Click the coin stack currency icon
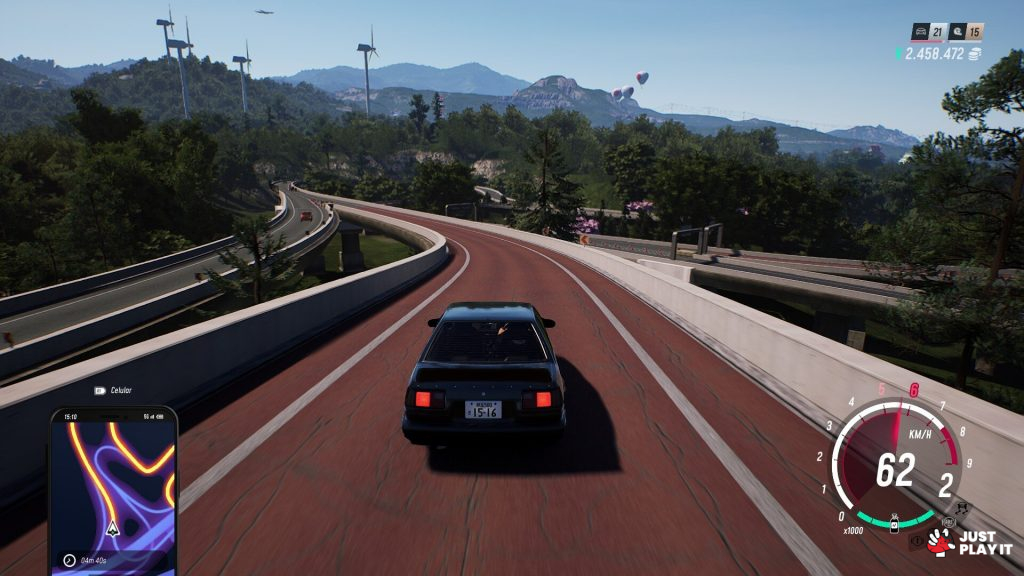 pyautogui.click(x=974, y=53)
